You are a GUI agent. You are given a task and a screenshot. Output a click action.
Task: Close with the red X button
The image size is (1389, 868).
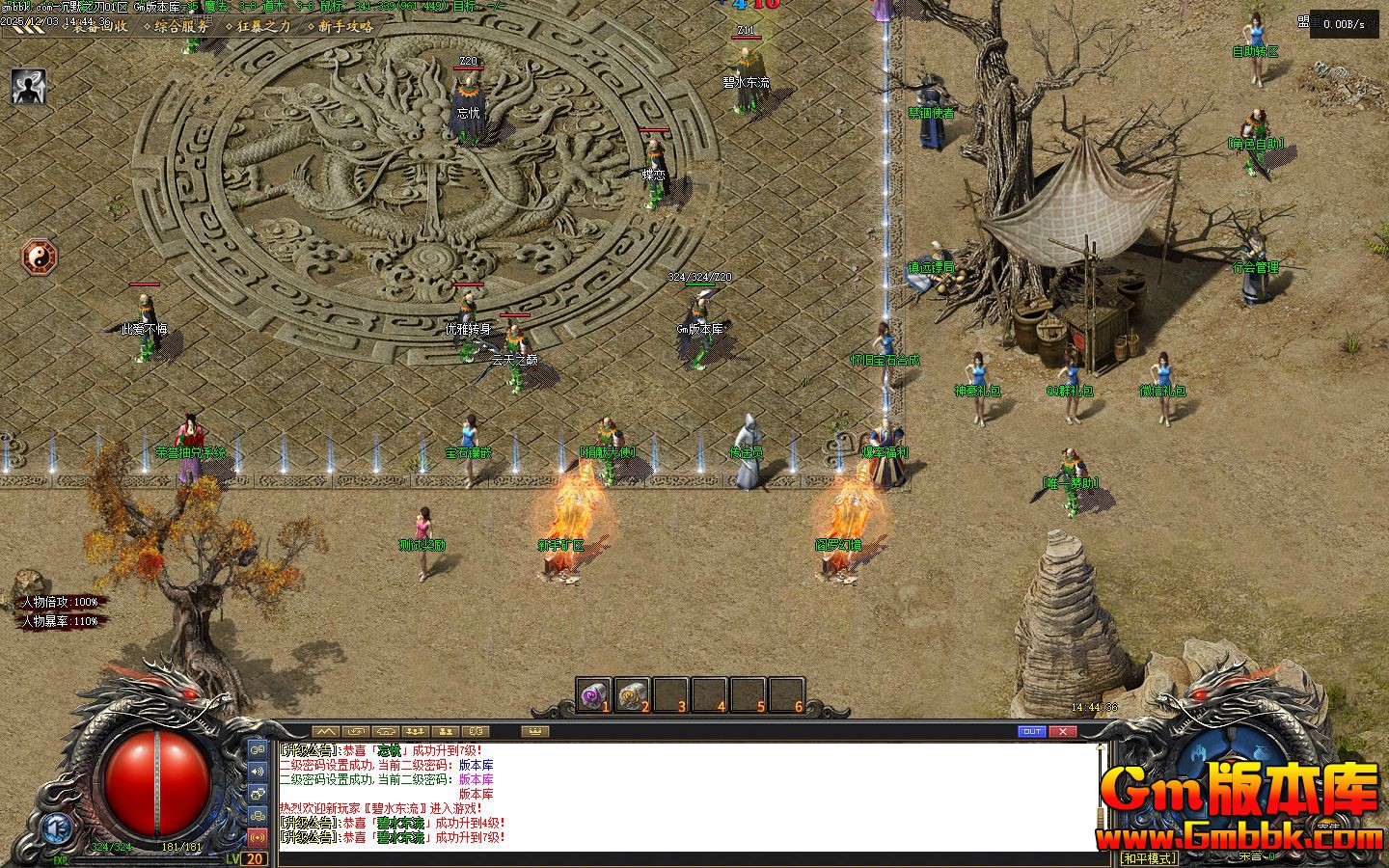pyautogui.click(x=1062, y=732)
